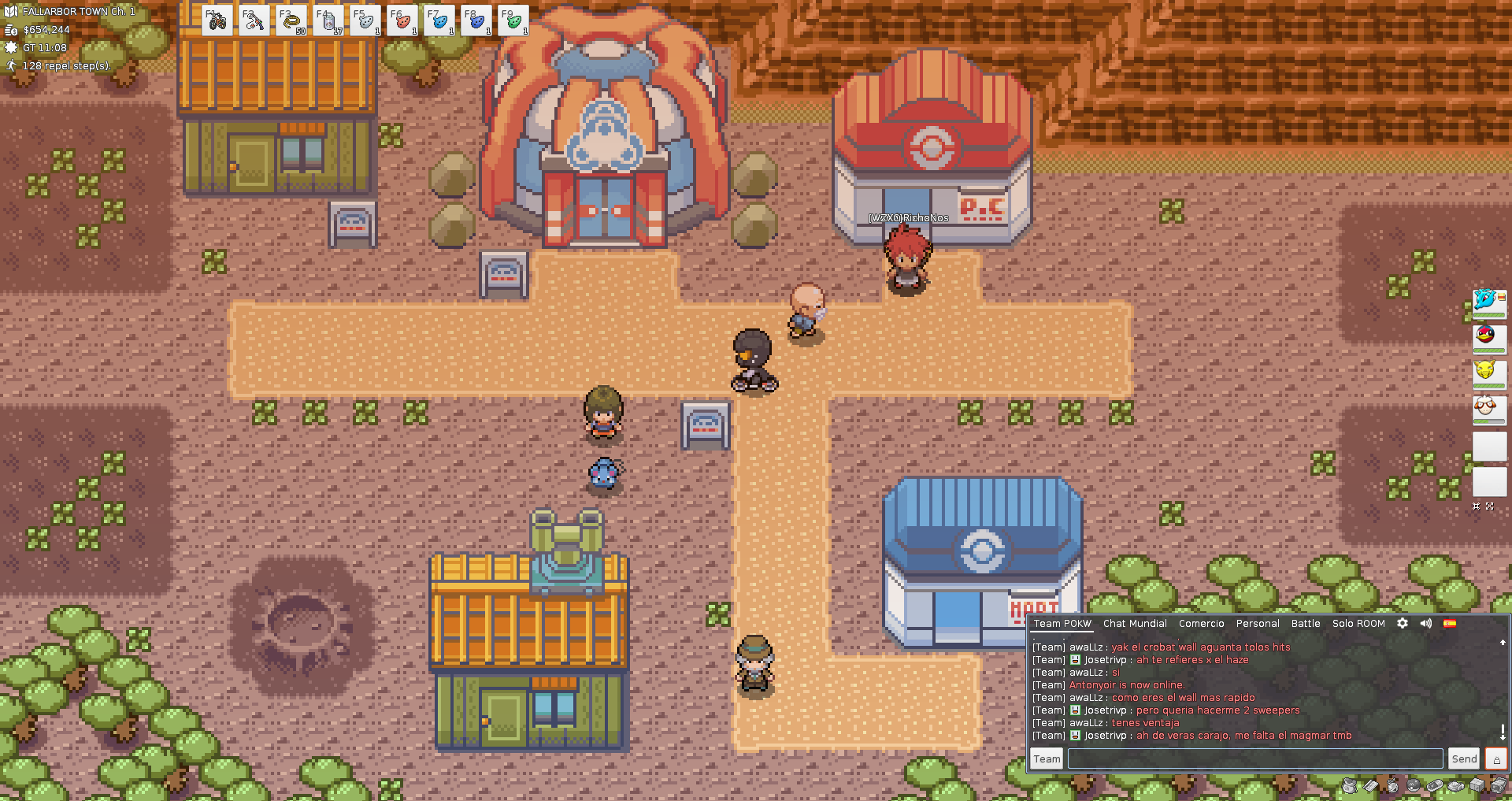Choose the red-faced bird Pokémon party slot
The image size is (1512, 801).
click(x=1488, y=336)
